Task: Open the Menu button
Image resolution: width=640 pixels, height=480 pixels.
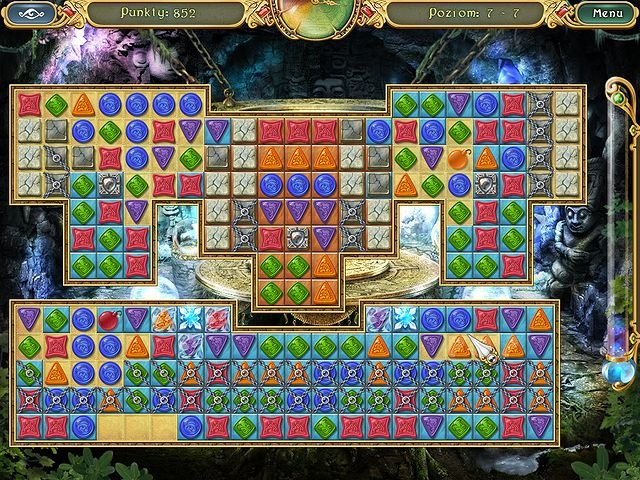Action: click(x=607, y=14)
